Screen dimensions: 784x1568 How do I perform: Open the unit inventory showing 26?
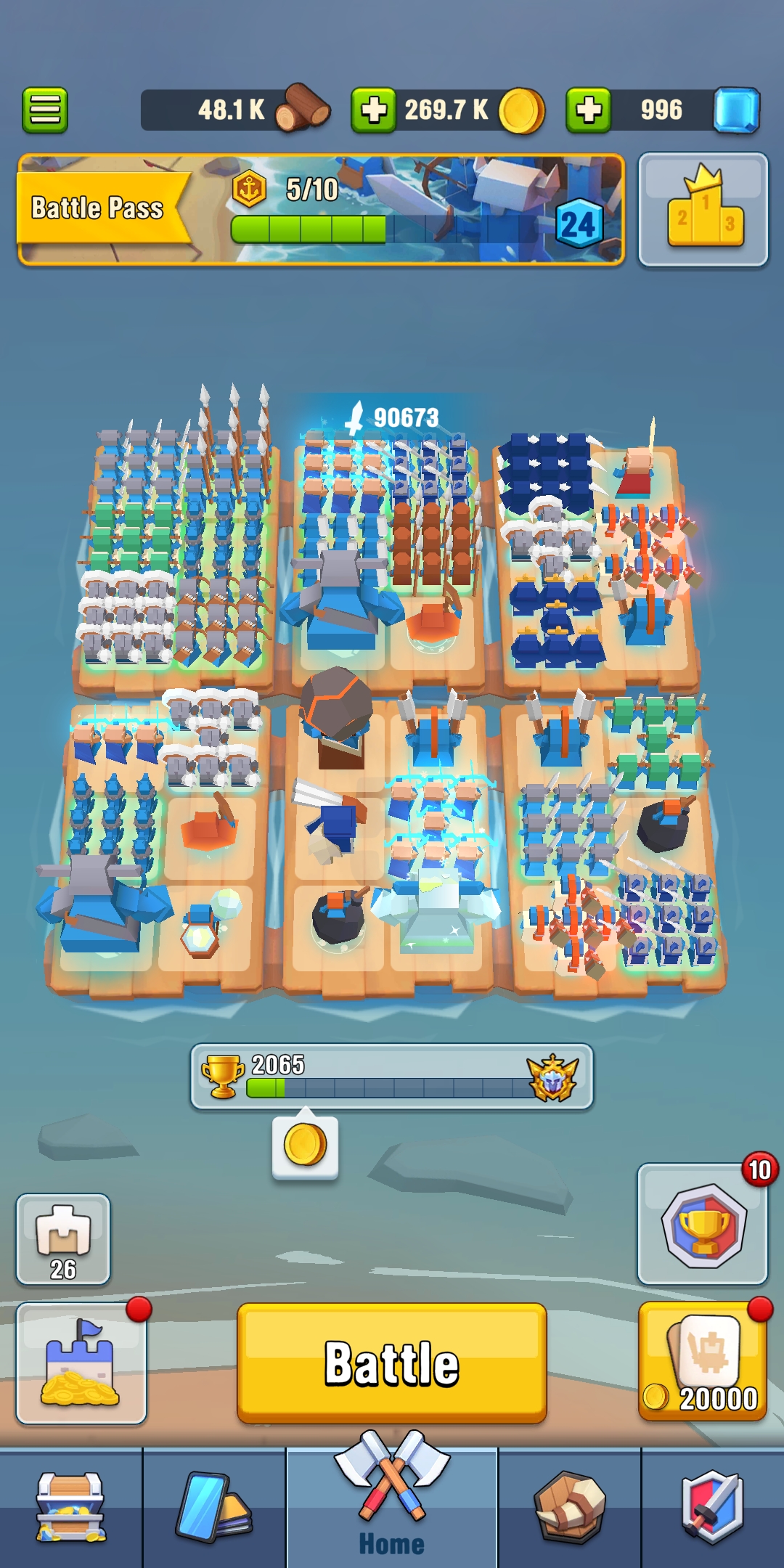point(63,1238)
